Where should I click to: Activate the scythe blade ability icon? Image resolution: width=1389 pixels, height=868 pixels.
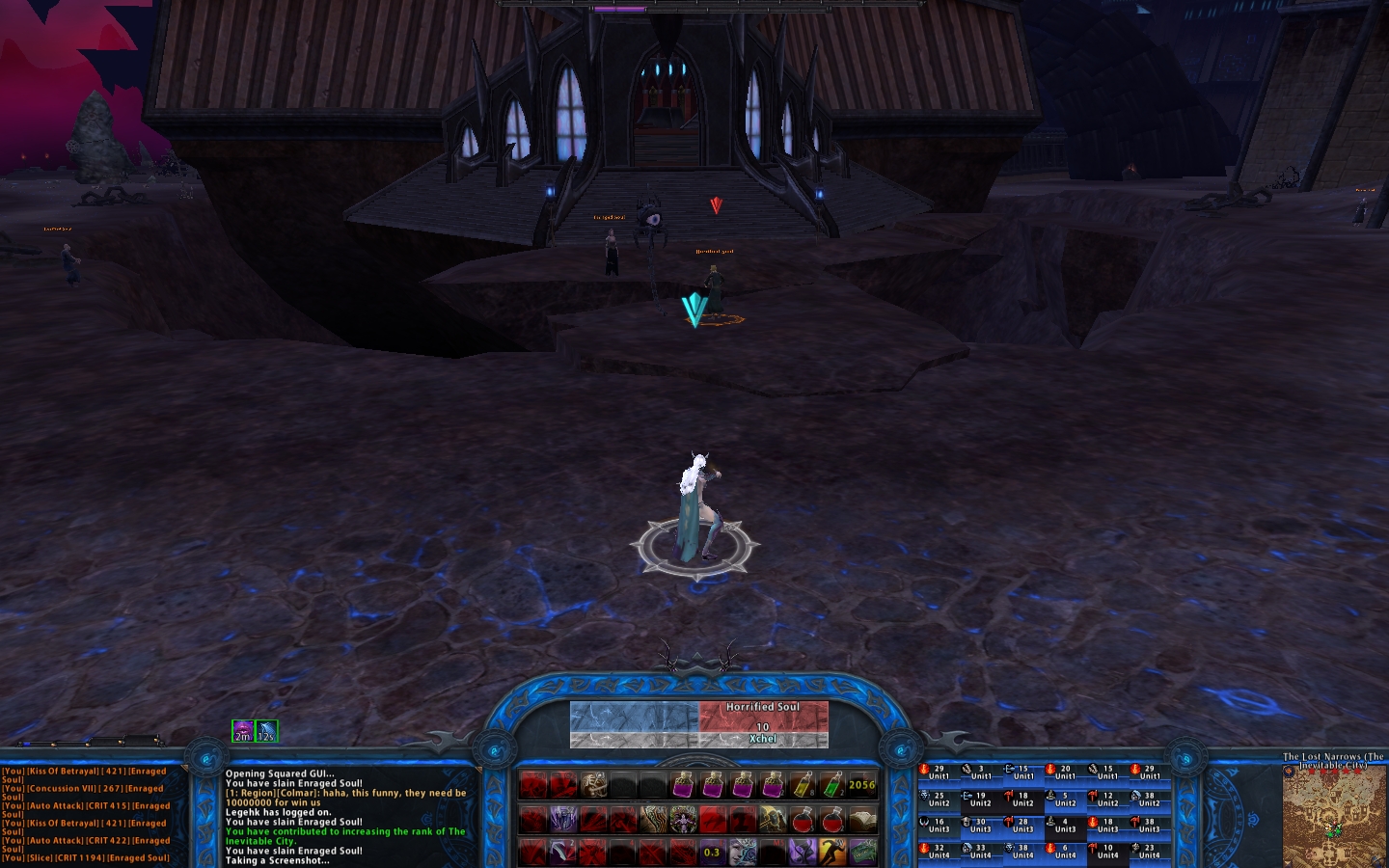tap(562, 853)
